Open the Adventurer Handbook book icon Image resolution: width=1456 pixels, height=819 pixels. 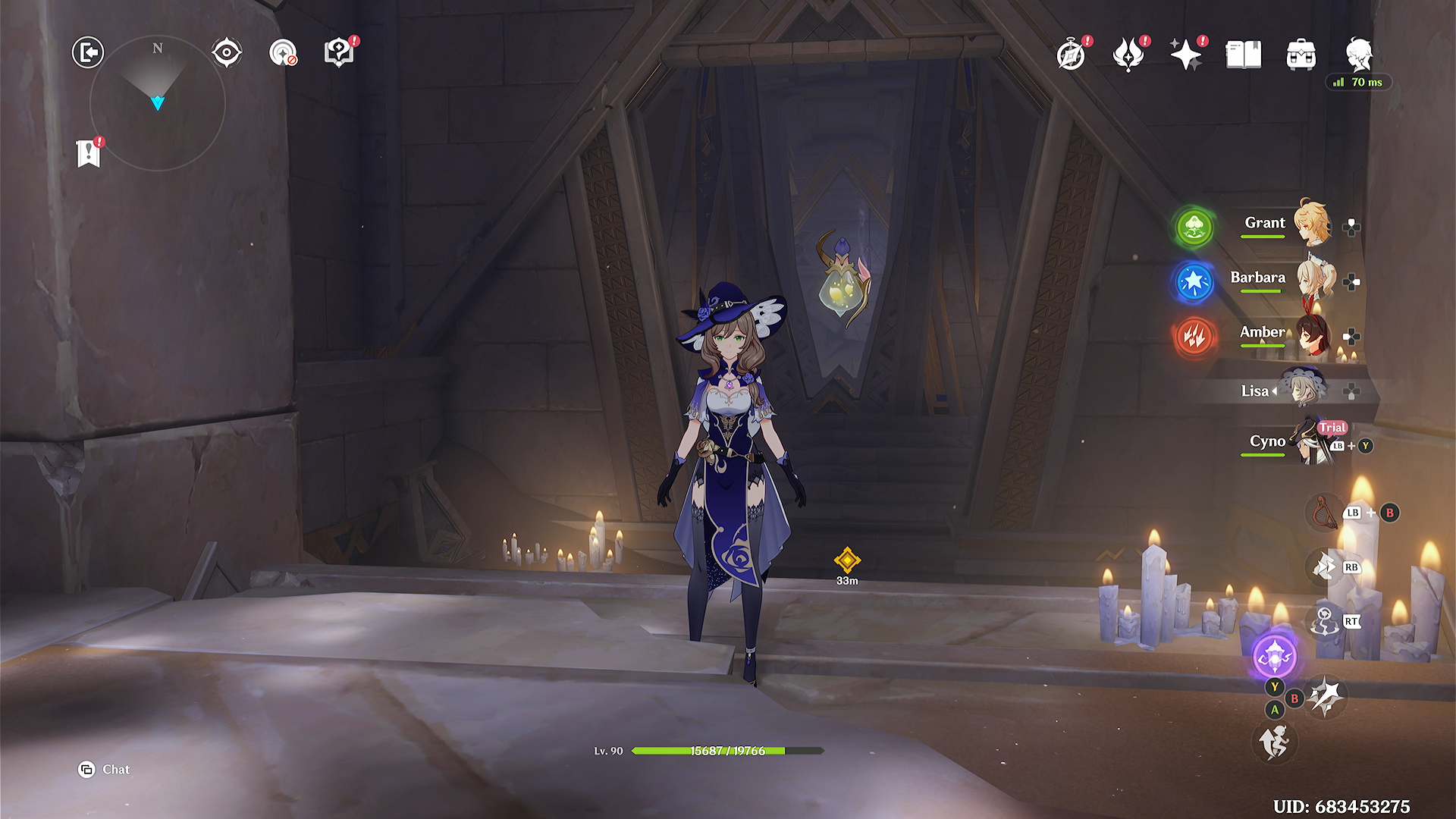coord(1244,55)
